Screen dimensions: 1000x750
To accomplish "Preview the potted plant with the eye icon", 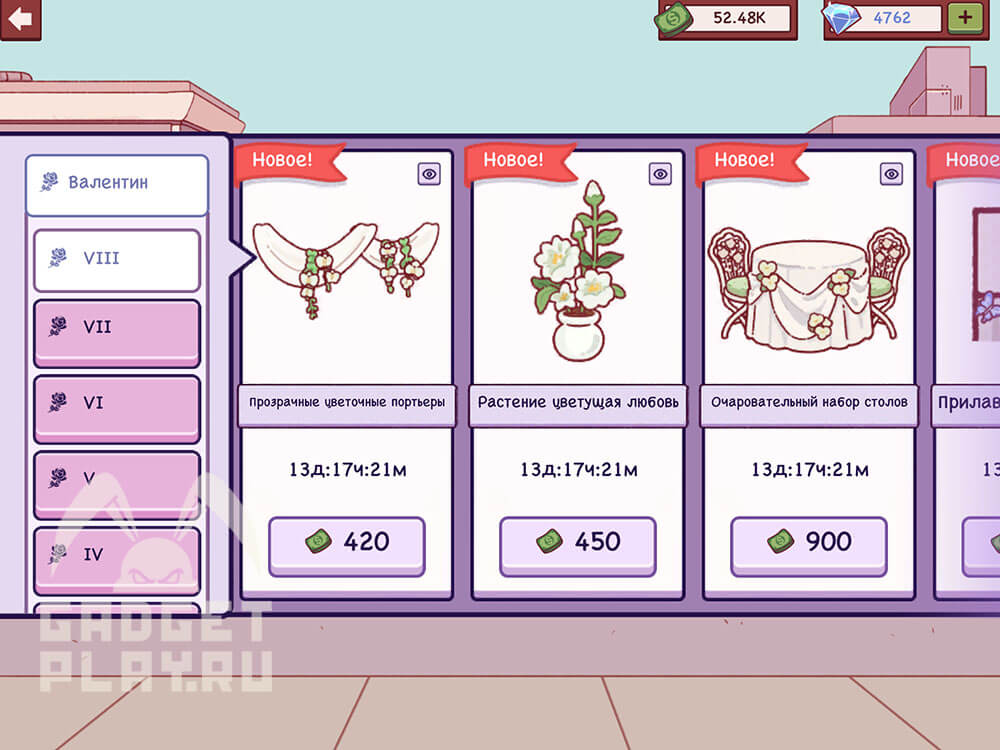I will [x=660, y=174].
